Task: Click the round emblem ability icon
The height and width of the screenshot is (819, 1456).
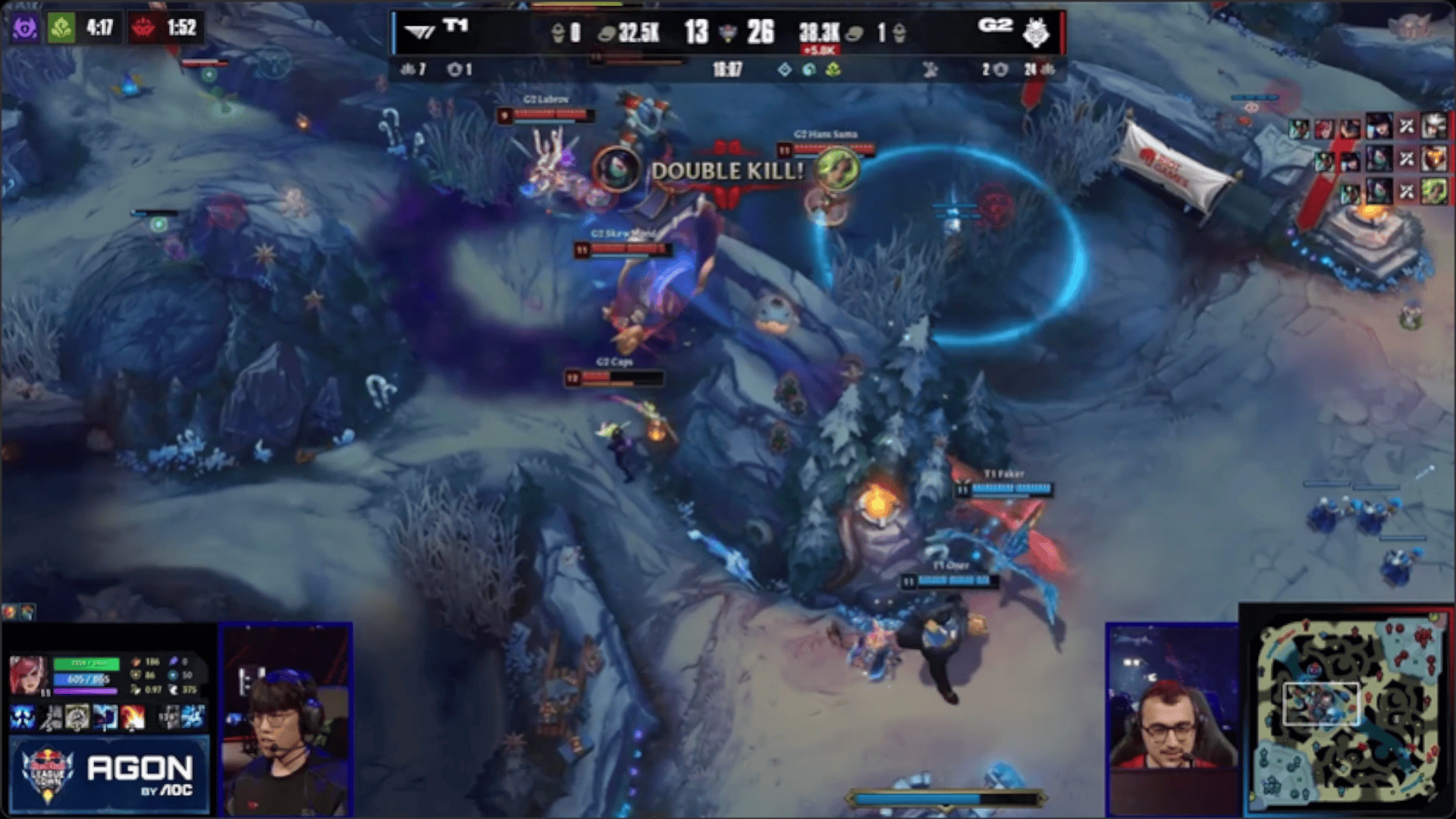Action: [x=77, y=717]
